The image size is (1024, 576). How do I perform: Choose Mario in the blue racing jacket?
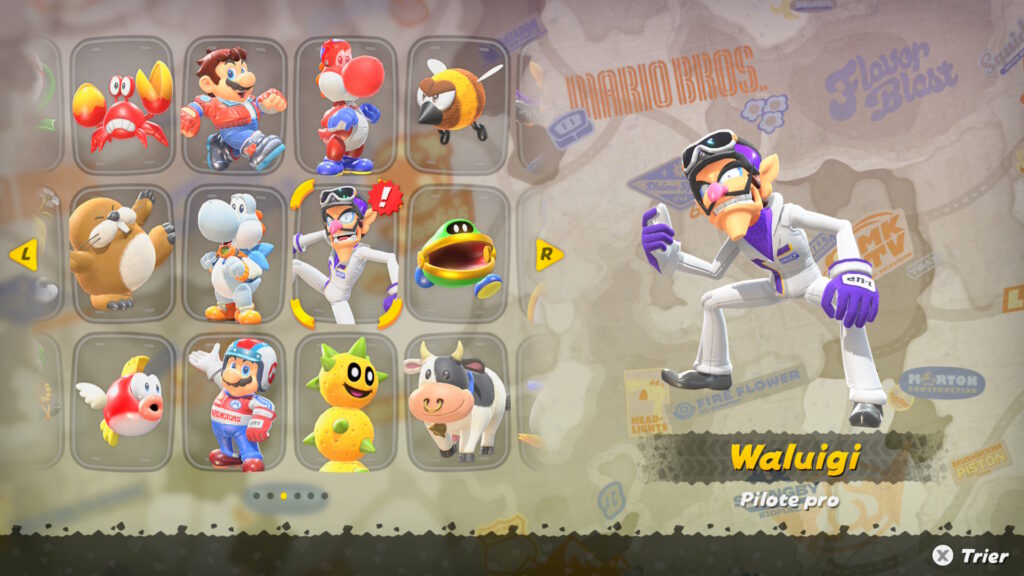[234, 106]
